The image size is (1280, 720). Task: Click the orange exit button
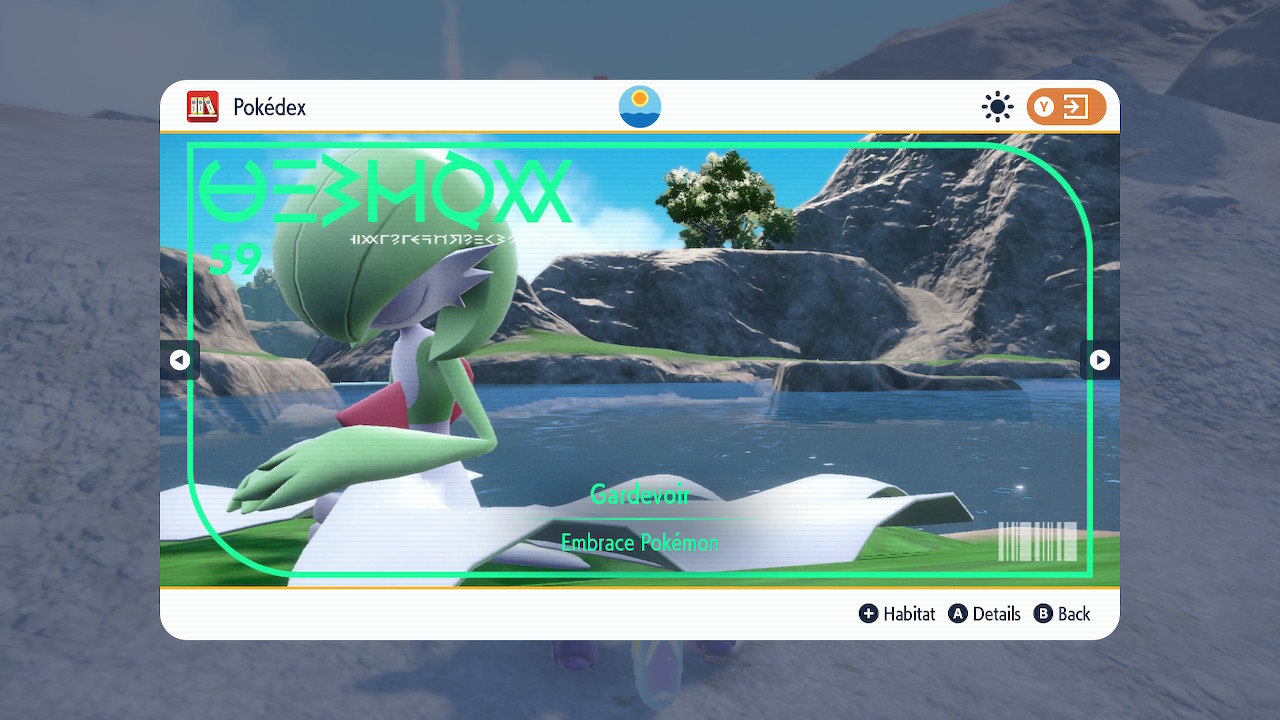(1066, 107)
